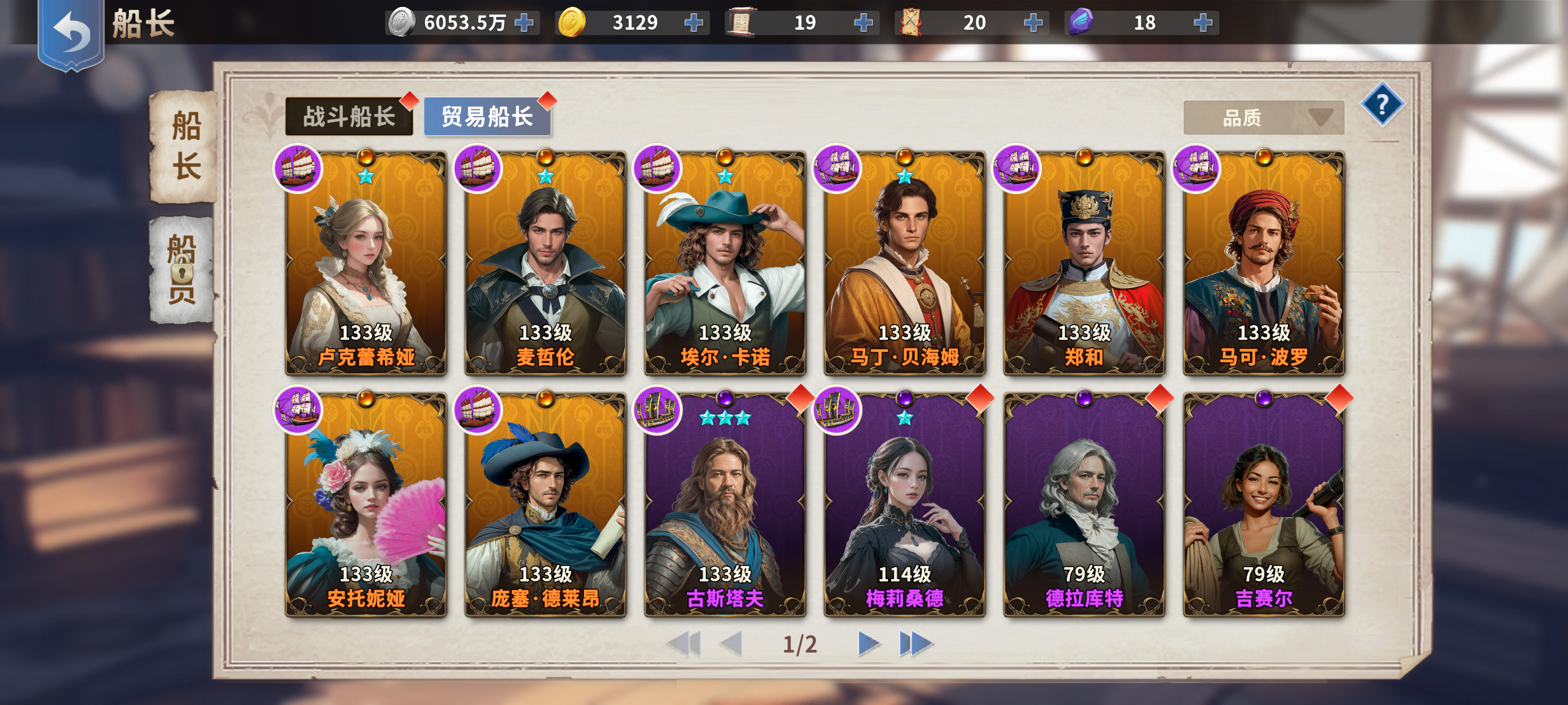Switch to the 战斗船长 tab
Viewport: 1568px width, 705px height.
point(348,117)
